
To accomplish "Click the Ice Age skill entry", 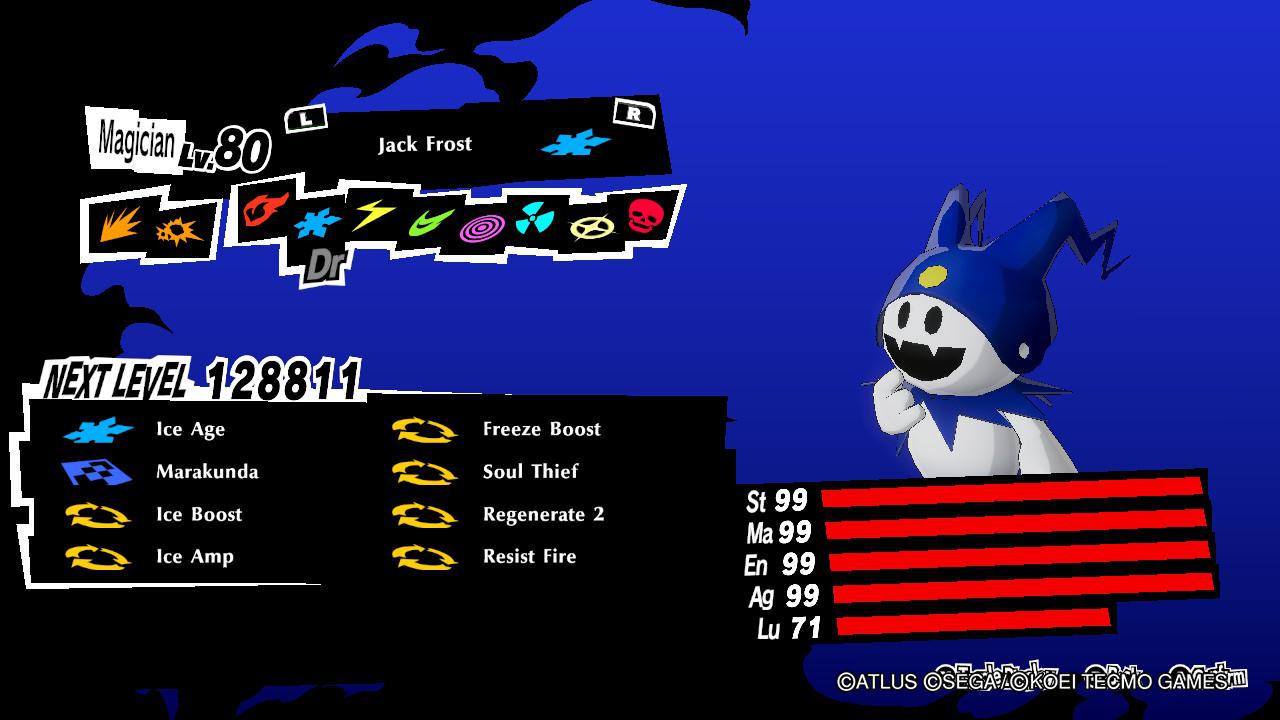I will 160,429.
